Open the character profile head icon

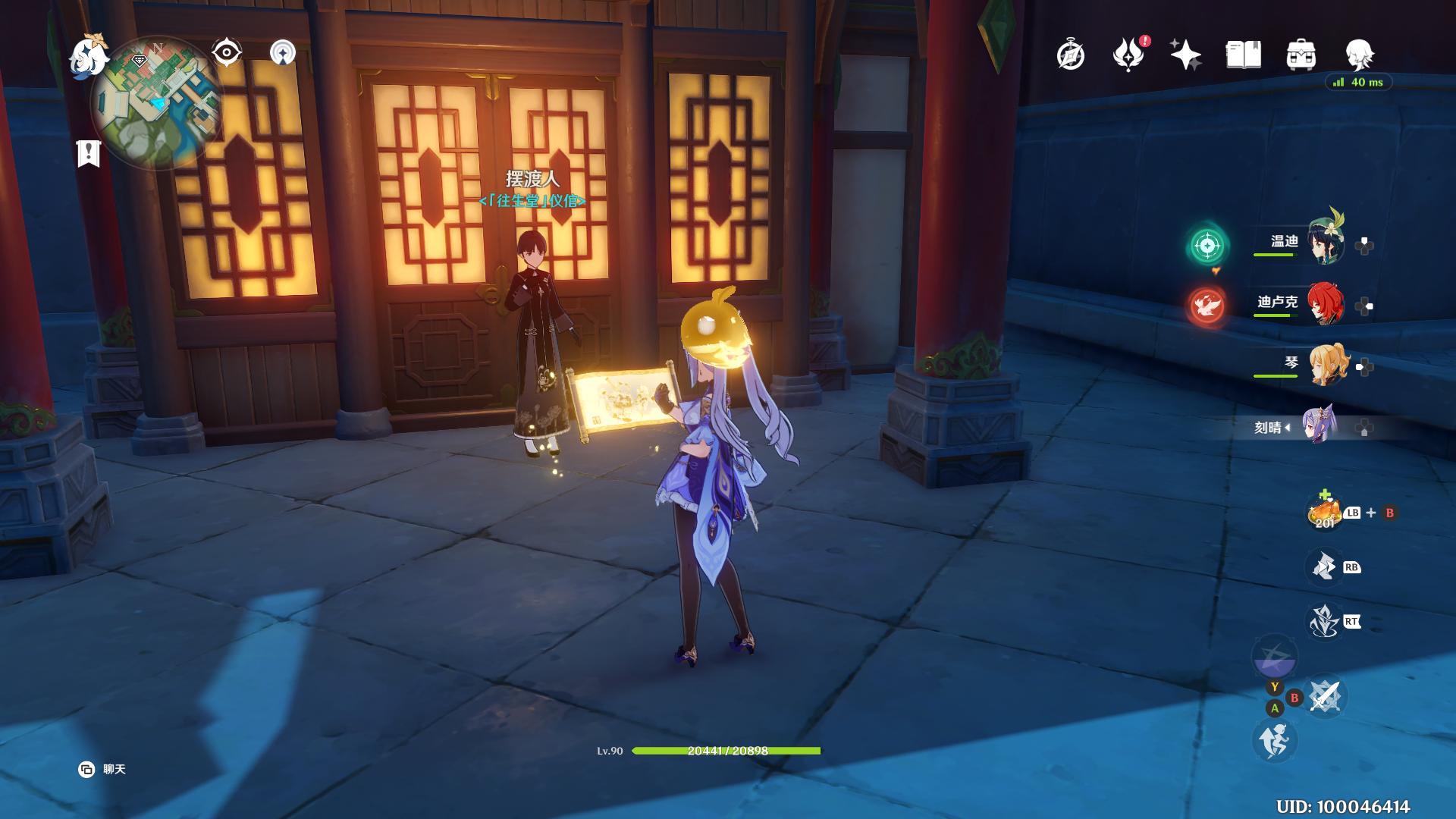pos(1359,55)
